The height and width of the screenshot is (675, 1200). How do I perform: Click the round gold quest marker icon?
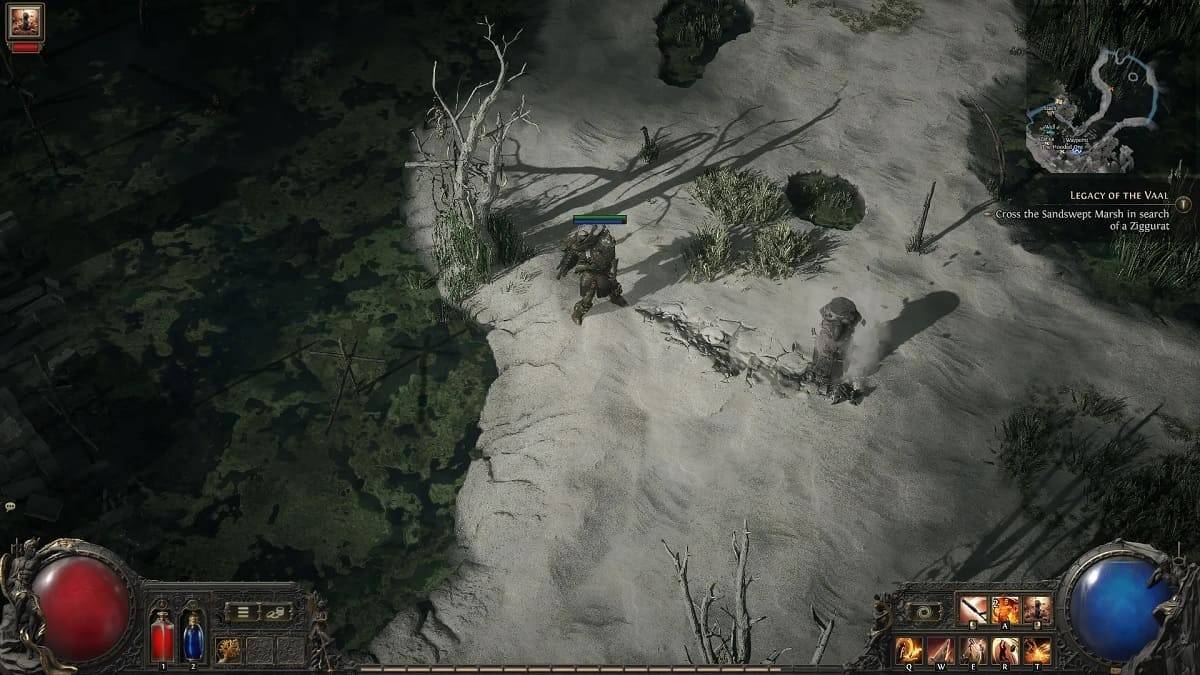[x=1183, y=203]
